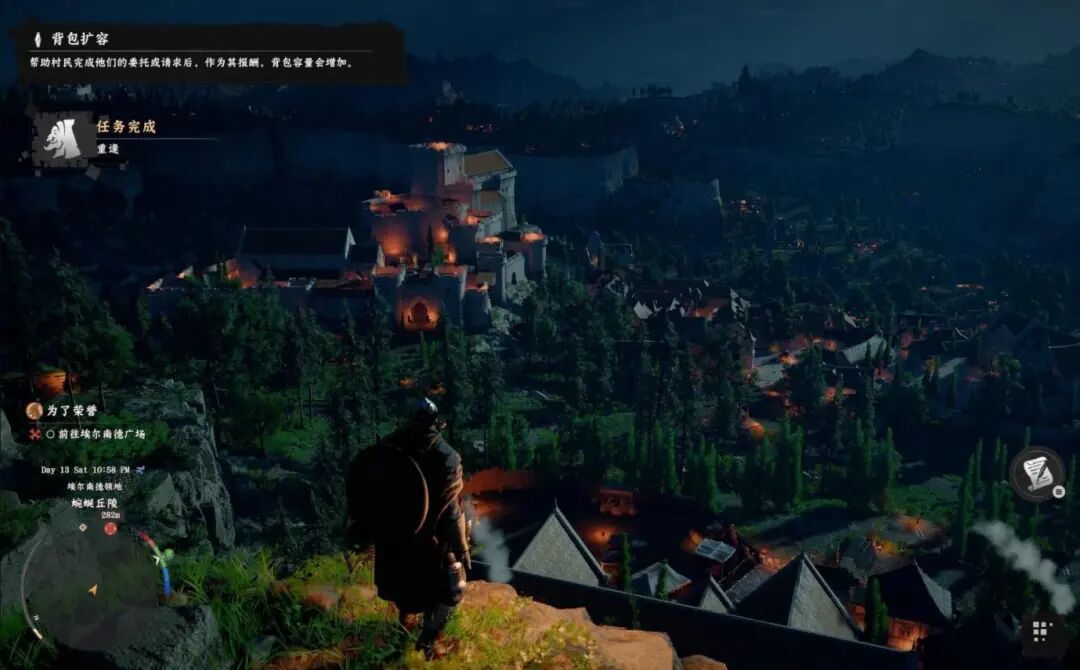Viewport: 1080px width, 670px height.
Task: Open the 背包扩容 tutorial tip banner
Action: click(210, 51)
